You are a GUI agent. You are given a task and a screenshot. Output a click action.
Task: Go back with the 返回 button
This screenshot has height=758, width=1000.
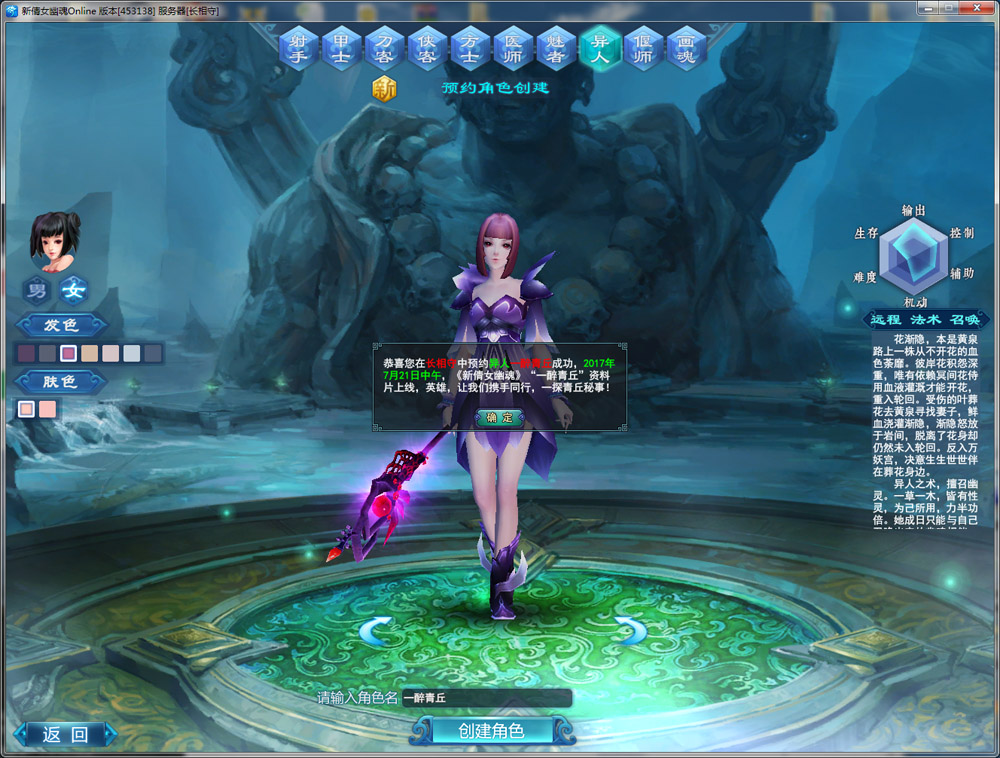65,735
